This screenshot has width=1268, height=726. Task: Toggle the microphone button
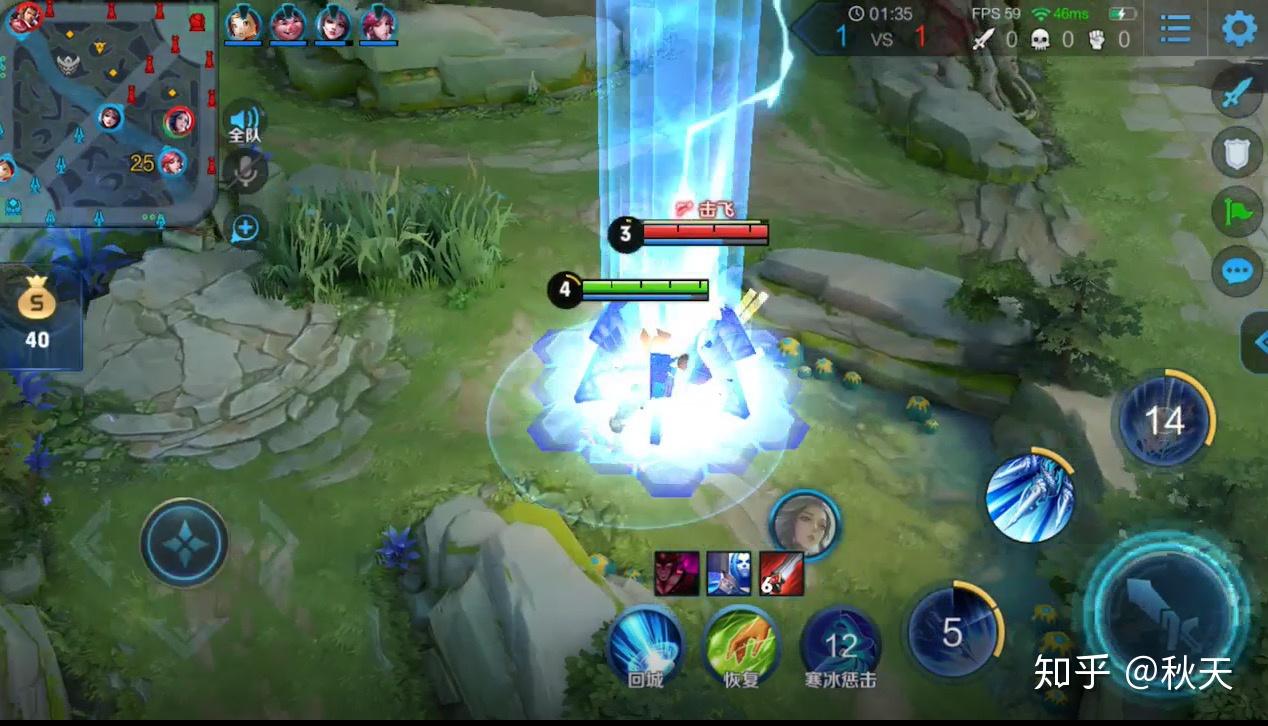click(x=244, y=173)
